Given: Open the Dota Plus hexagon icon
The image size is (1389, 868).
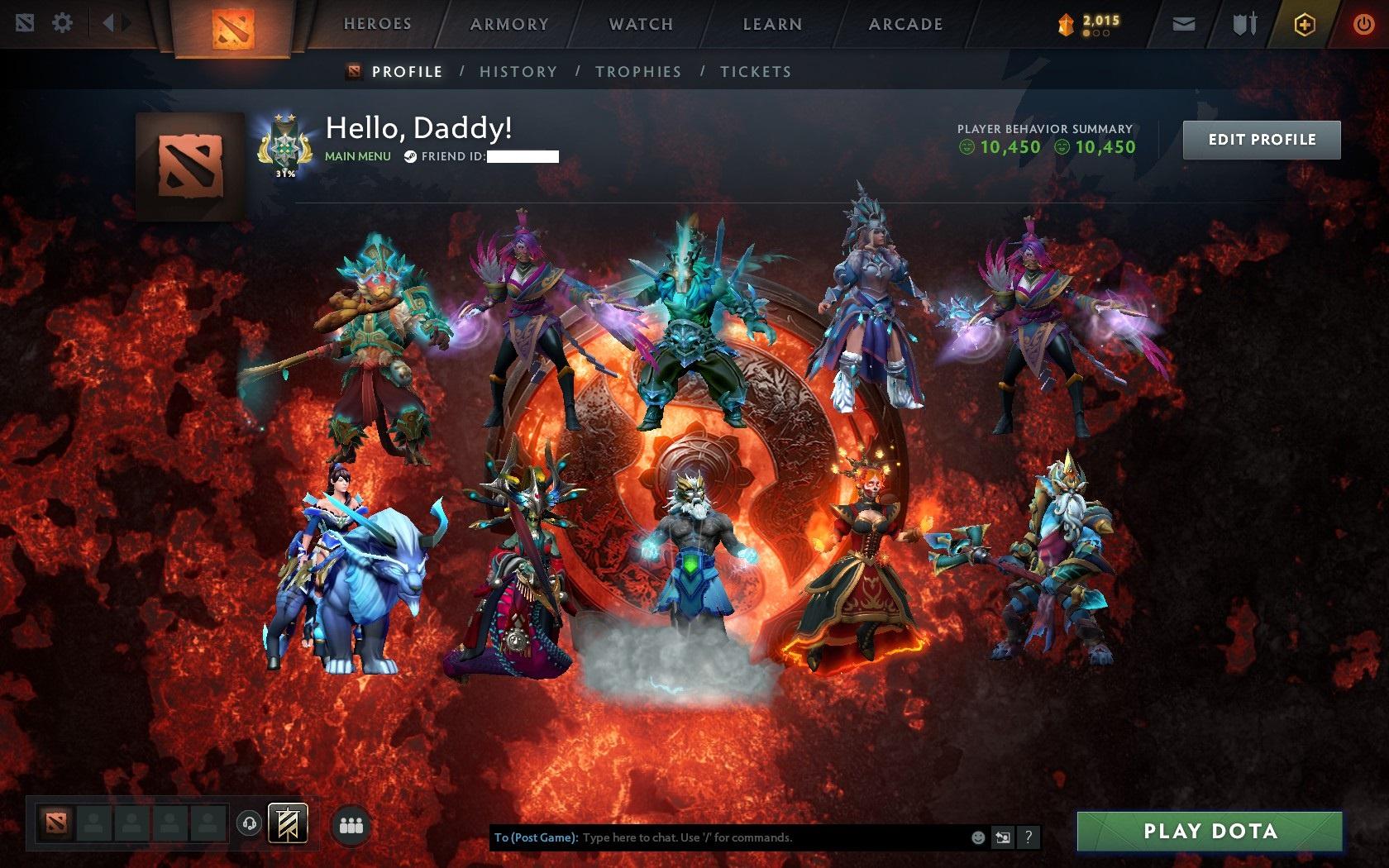Looking at the screenshot, I should pos(1305,24).
